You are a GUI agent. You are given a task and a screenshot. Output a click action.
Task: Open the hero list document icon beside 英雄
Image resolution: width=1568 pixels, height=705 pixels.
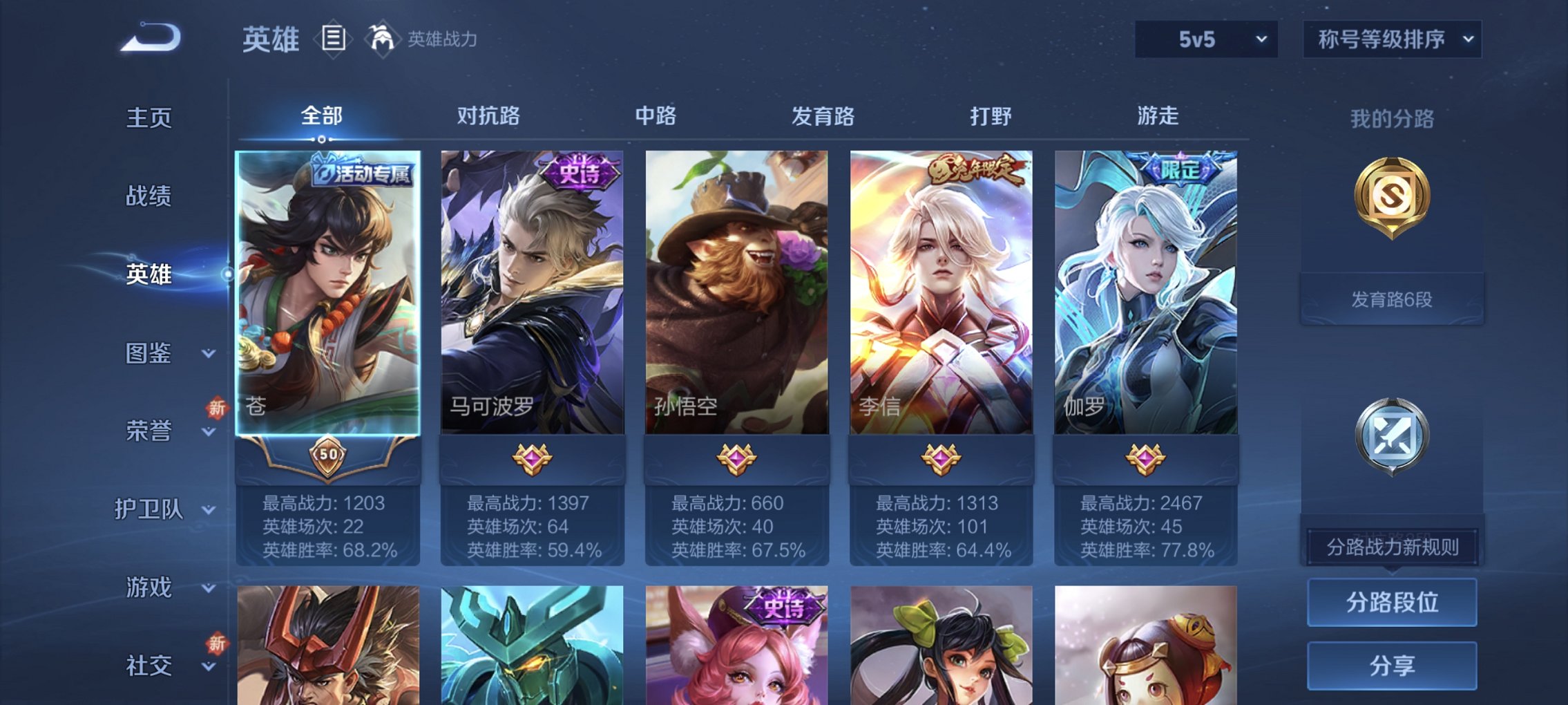(x=334, y=39)
